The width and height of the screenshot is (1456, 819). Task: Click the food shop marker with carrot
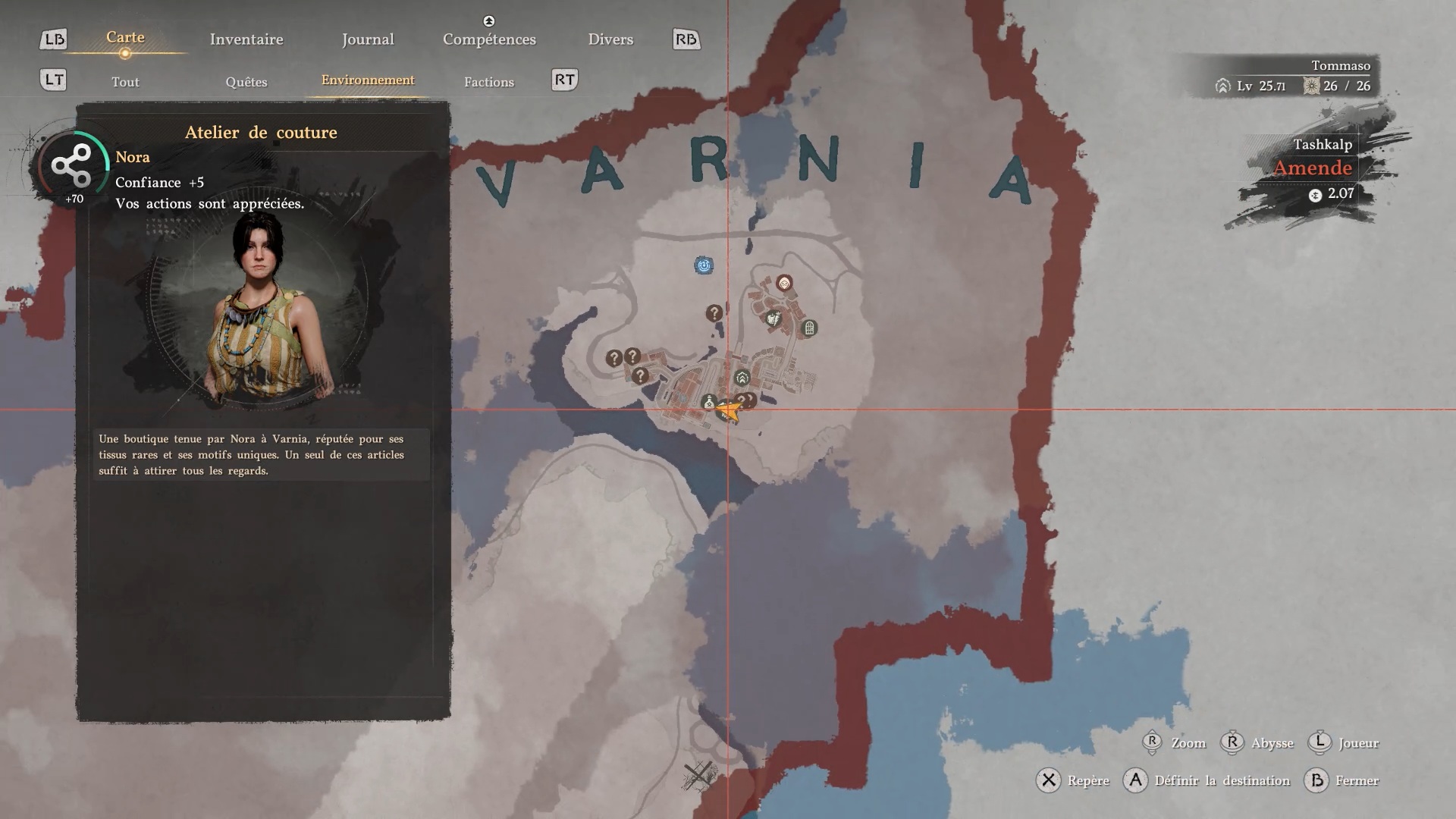click(773, 319)
